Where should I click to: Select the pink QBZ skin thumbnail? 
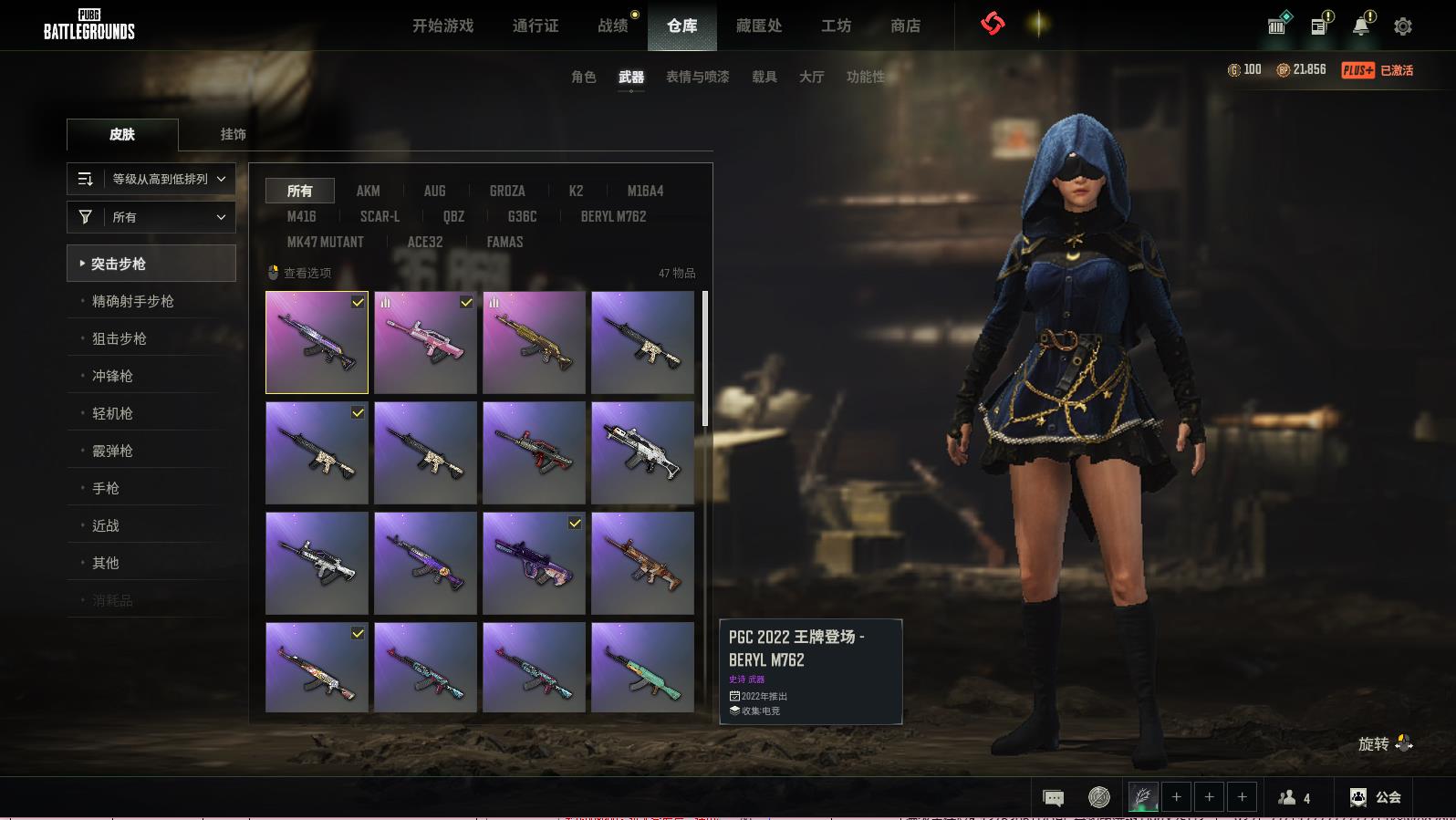pyautogui.click(x=425, y=343)
